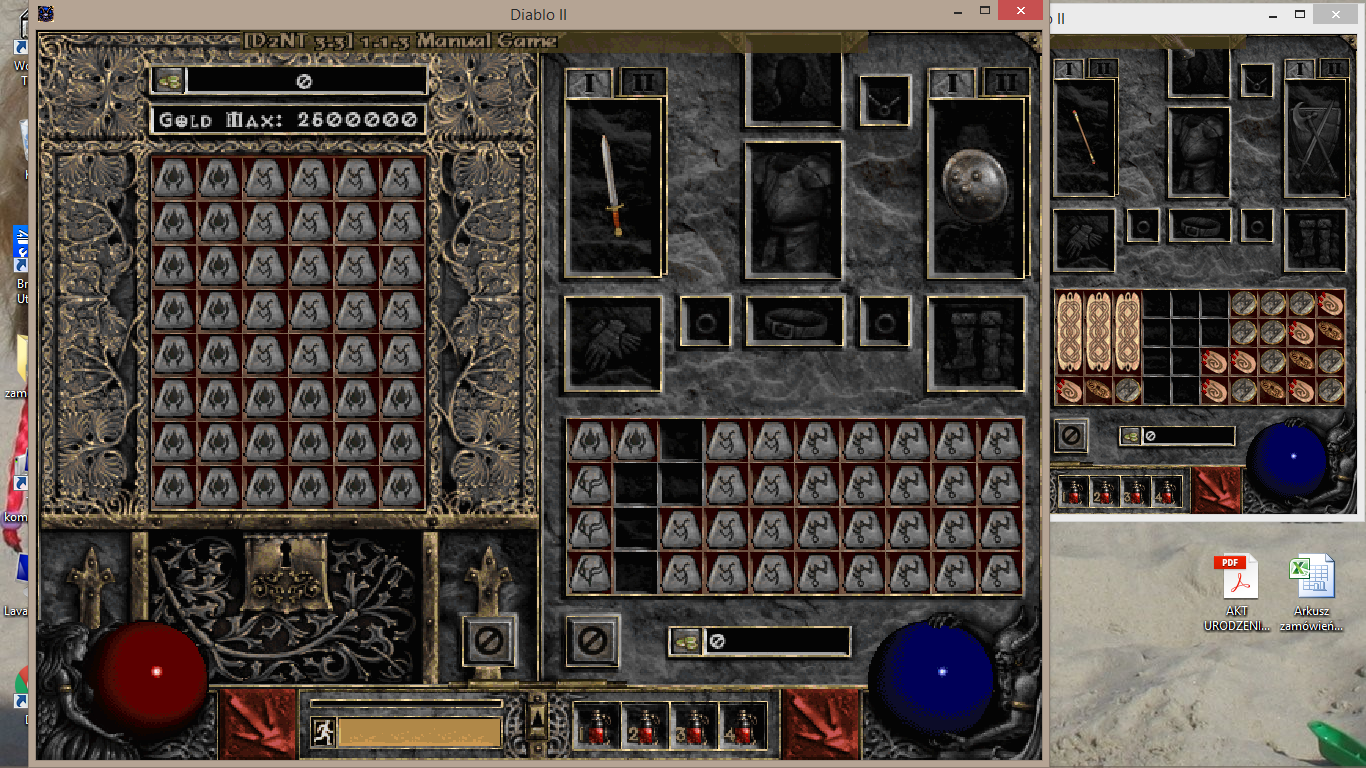Open the Arkusz zamówień file on the desktop
Viewport: 1366px width, 768px height.
coord(1315,575)
